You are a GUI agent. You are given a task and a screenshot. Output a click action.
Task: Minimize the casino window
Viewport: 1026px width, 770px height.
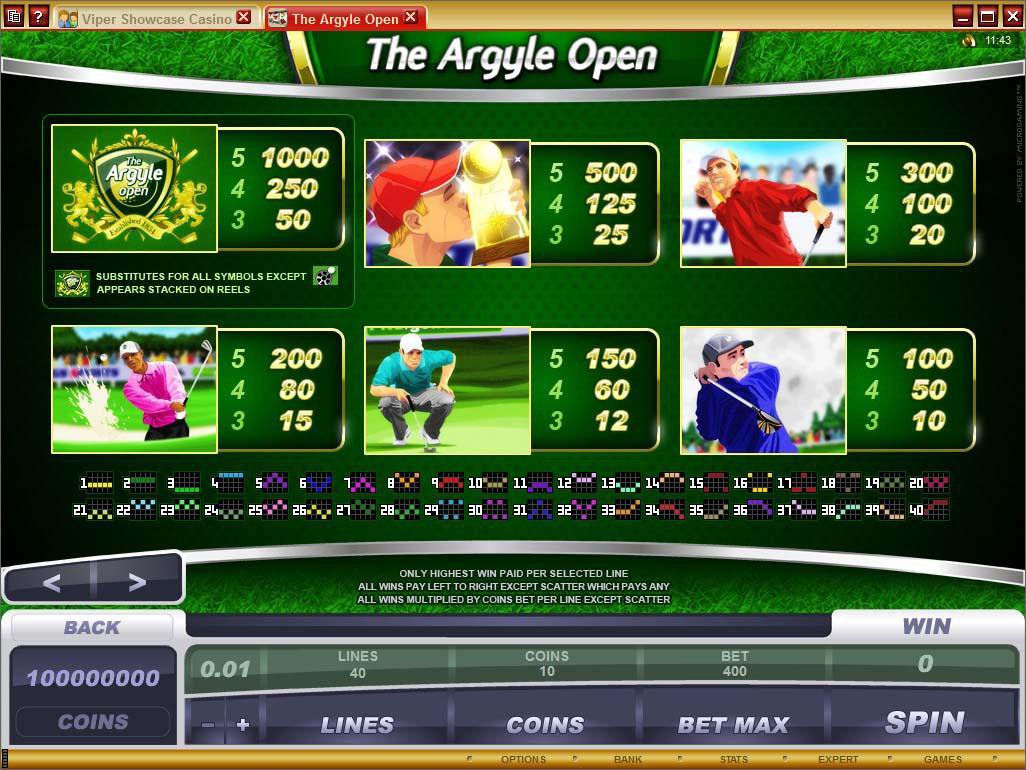point(963,16)
